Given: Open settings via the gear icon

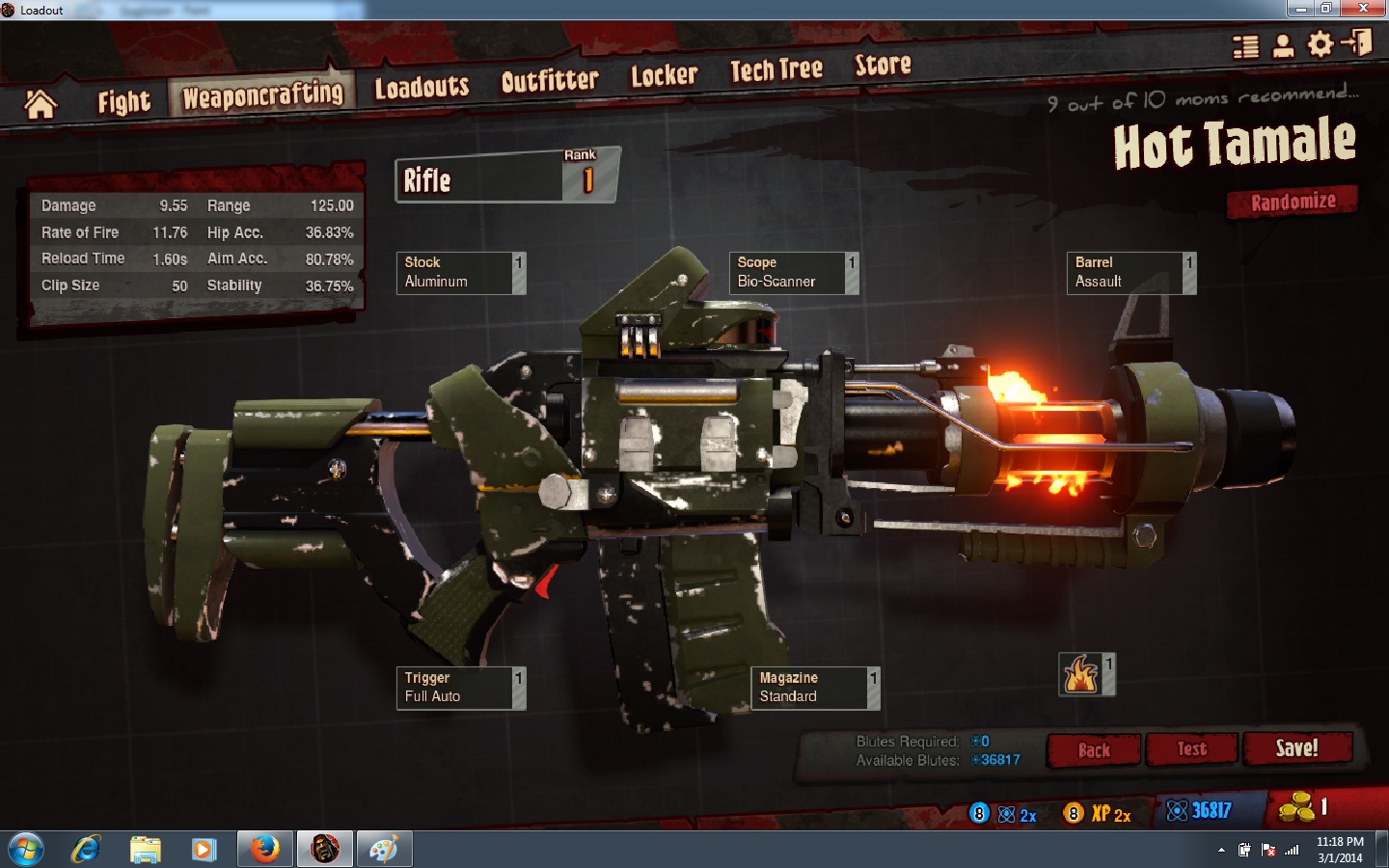Looking at the screenshot, I should coord(1320,44).
